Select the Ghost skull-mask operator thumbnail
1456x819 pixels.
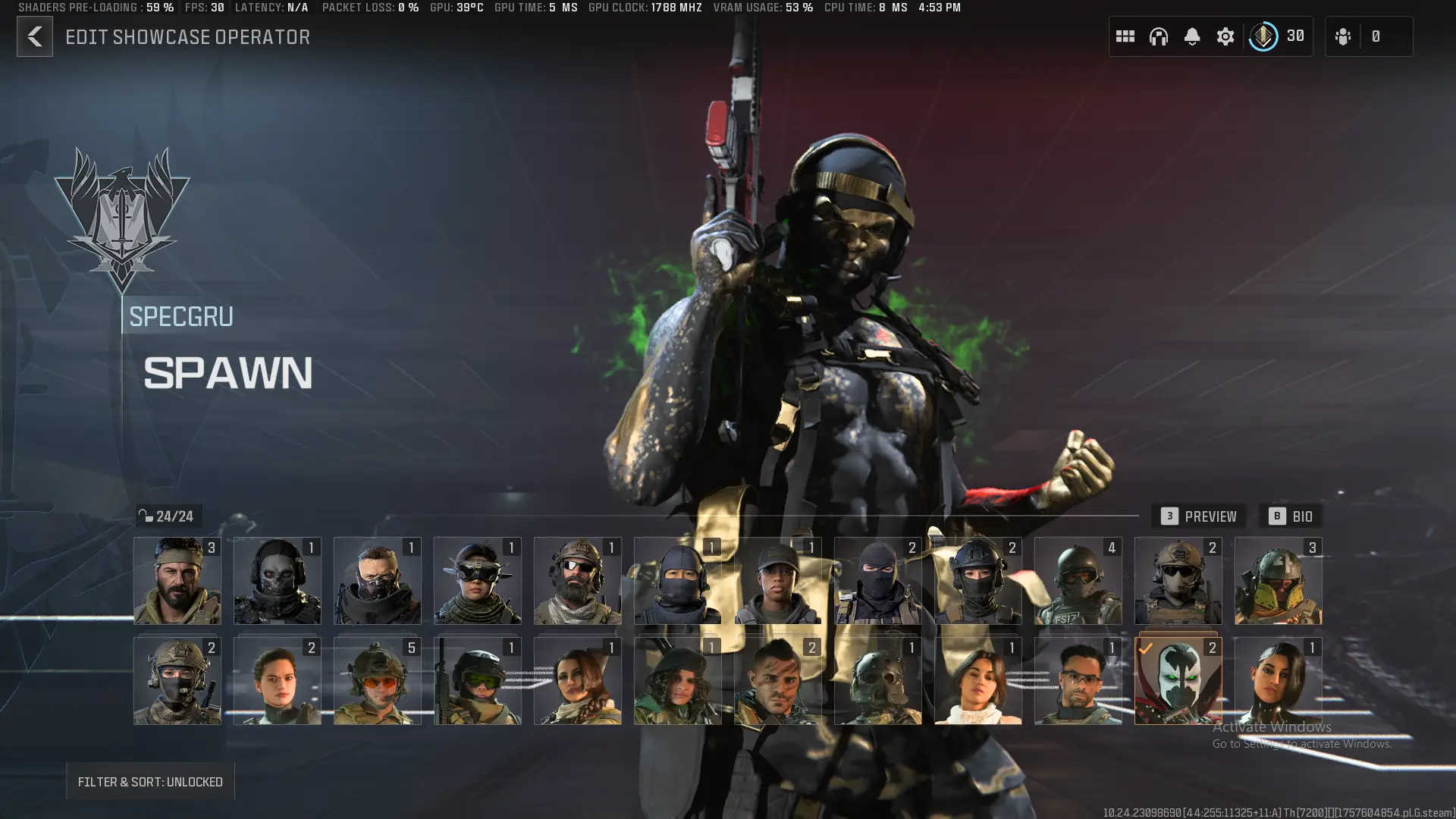tap(277, 581)
